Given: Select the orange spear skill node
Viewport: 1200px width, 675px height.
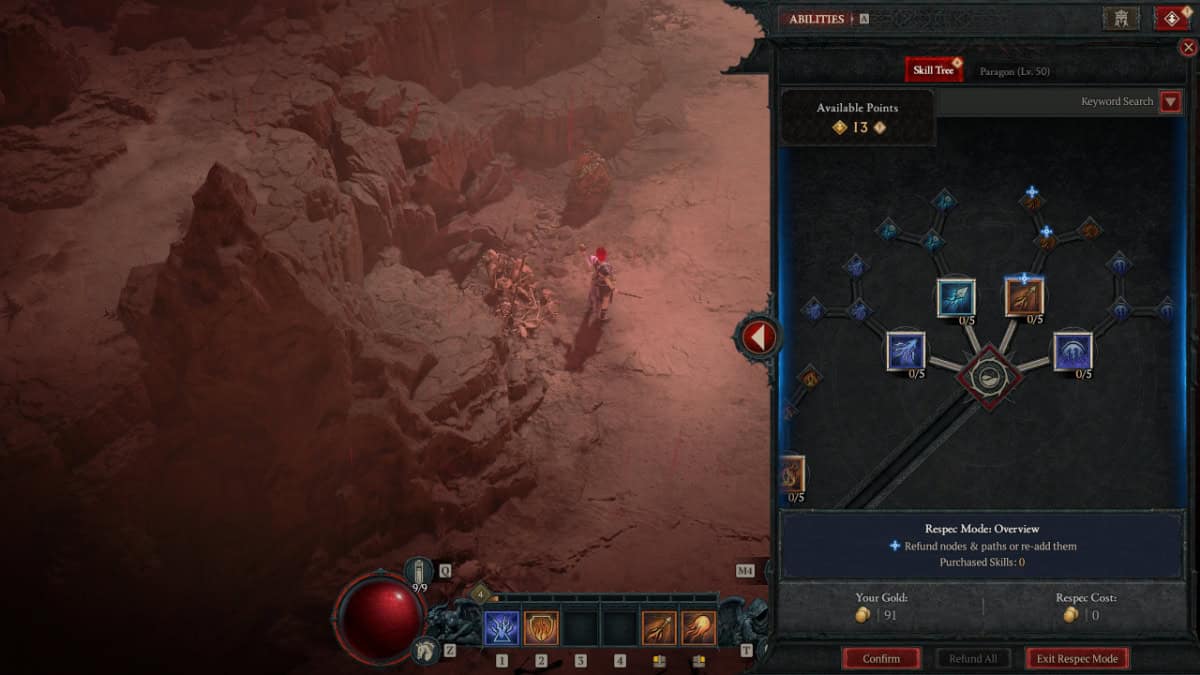Looking at the screenshot, I should 1024,297.
